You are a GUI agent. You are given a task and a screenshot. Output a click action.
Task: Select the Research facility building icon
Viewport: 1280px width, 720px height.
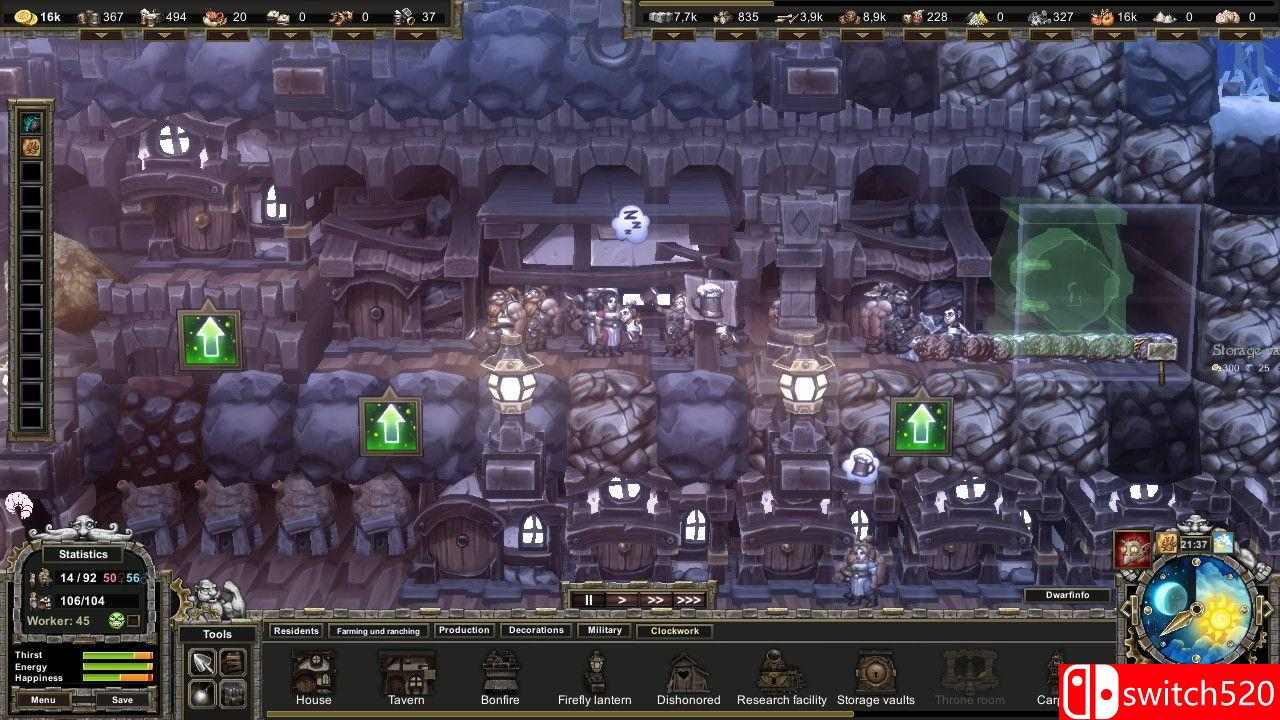coord(781,672)
